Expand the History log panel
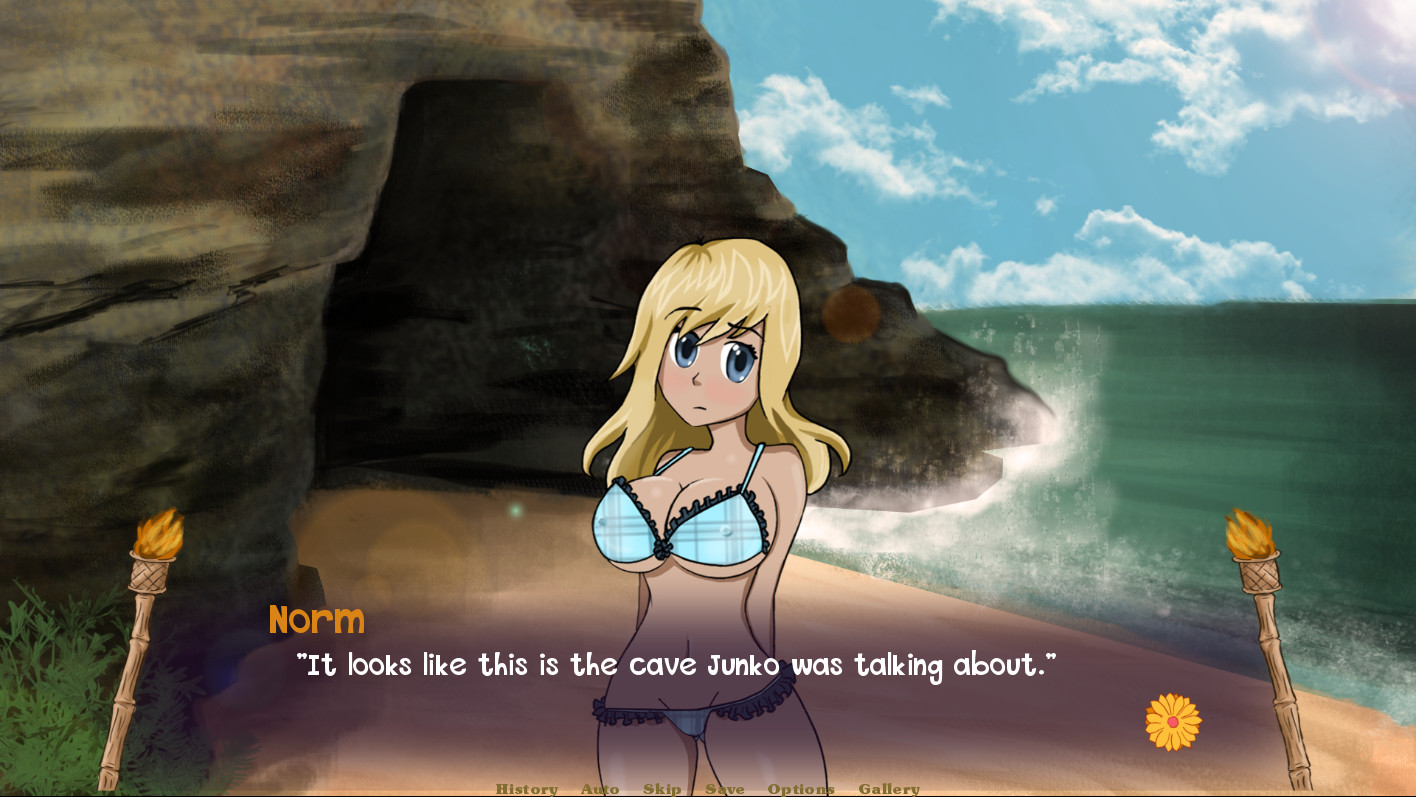1416x797 pixels. click(x=527, y=789)
